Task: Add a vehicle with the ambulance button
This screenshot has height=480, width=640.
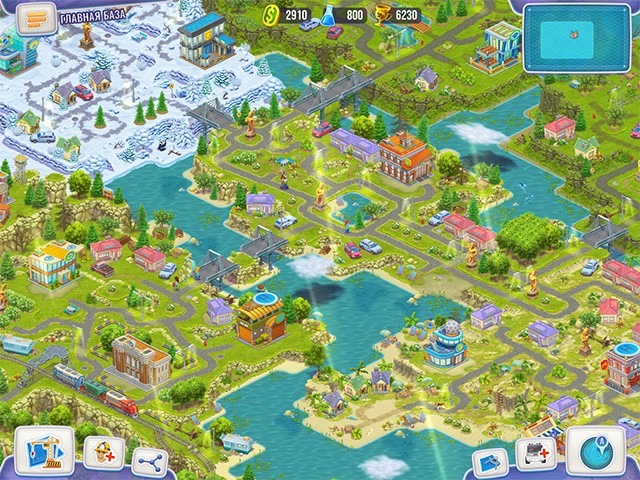Action: coord(536,455)
